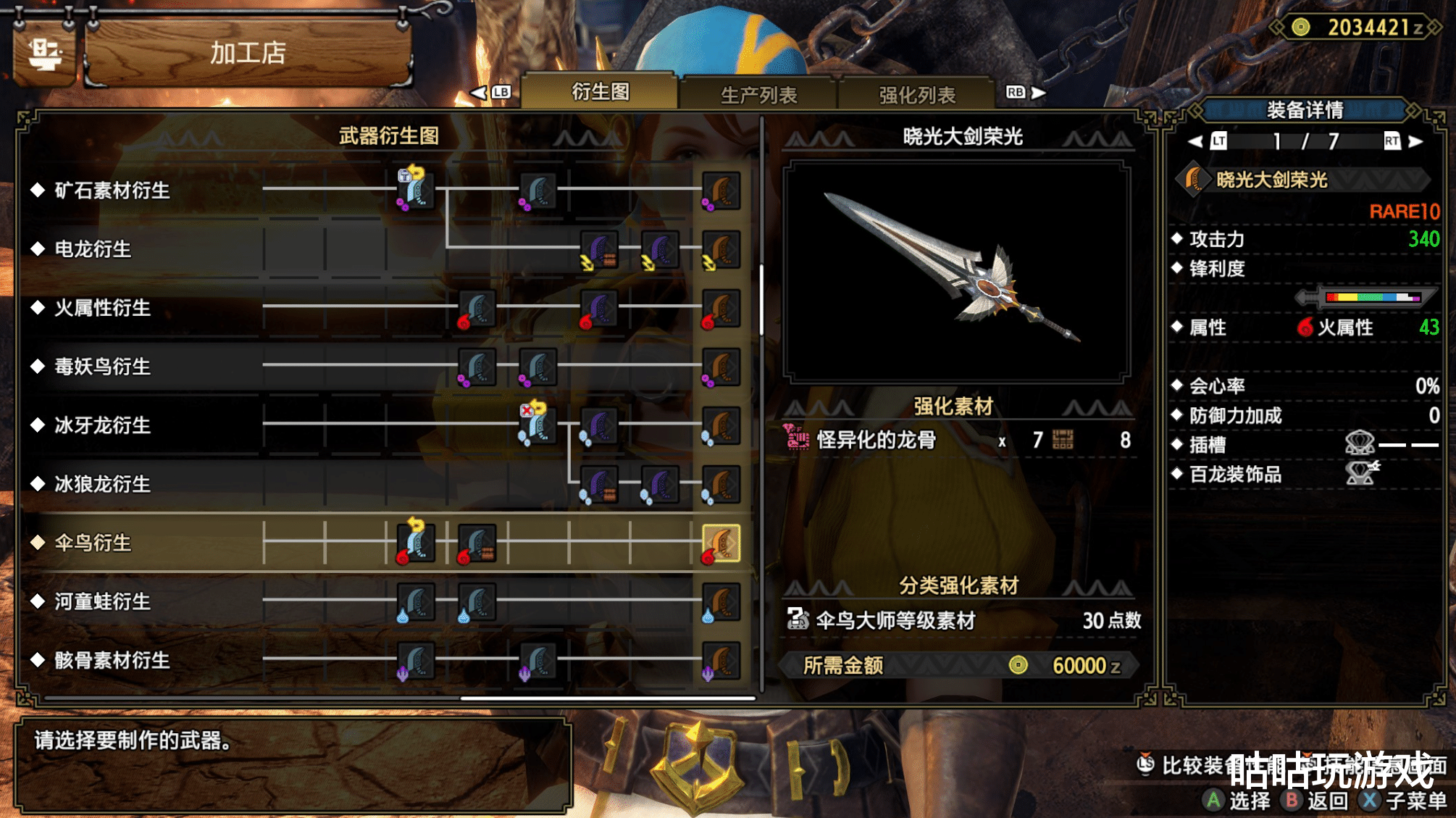Click the 怪异化的龙骨 upgrade material row
The image size is (1456, 818).
(x=956, y=440)
